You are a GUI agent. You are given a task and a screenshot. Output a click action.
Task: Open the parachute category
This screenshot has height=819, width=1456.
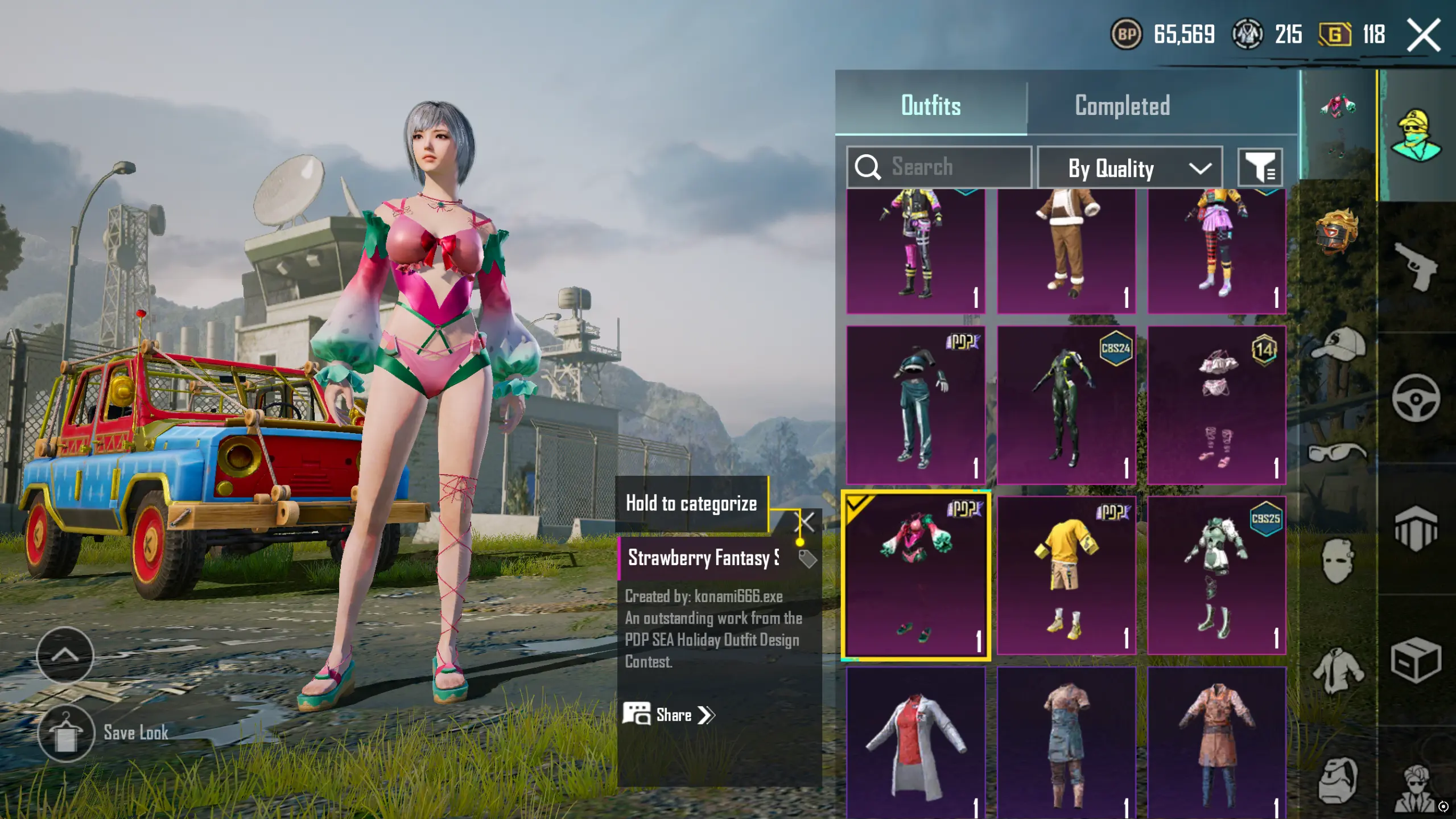click(1416, 529)
